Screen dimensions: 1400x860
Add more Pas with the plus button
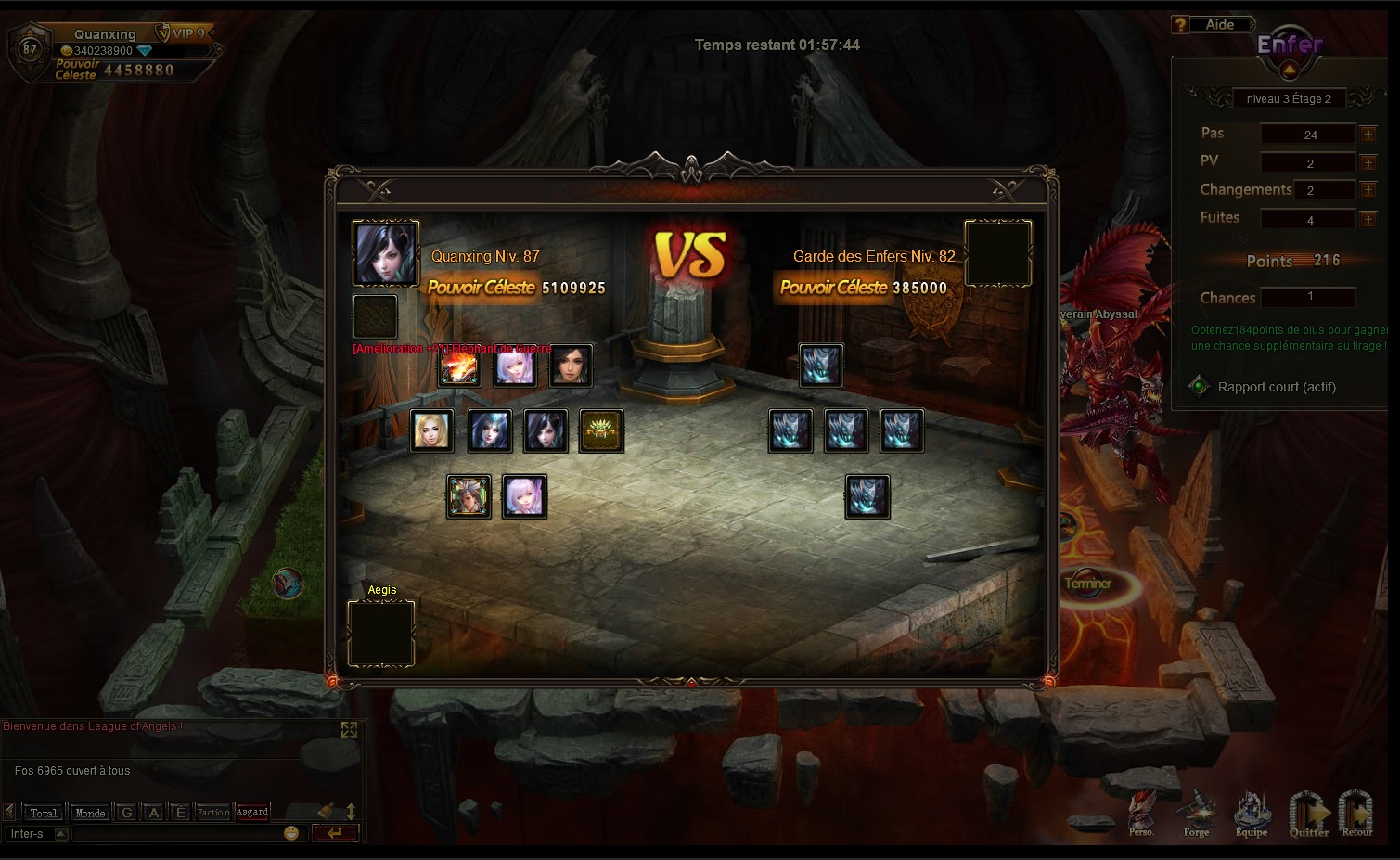tap(1368, 135)
